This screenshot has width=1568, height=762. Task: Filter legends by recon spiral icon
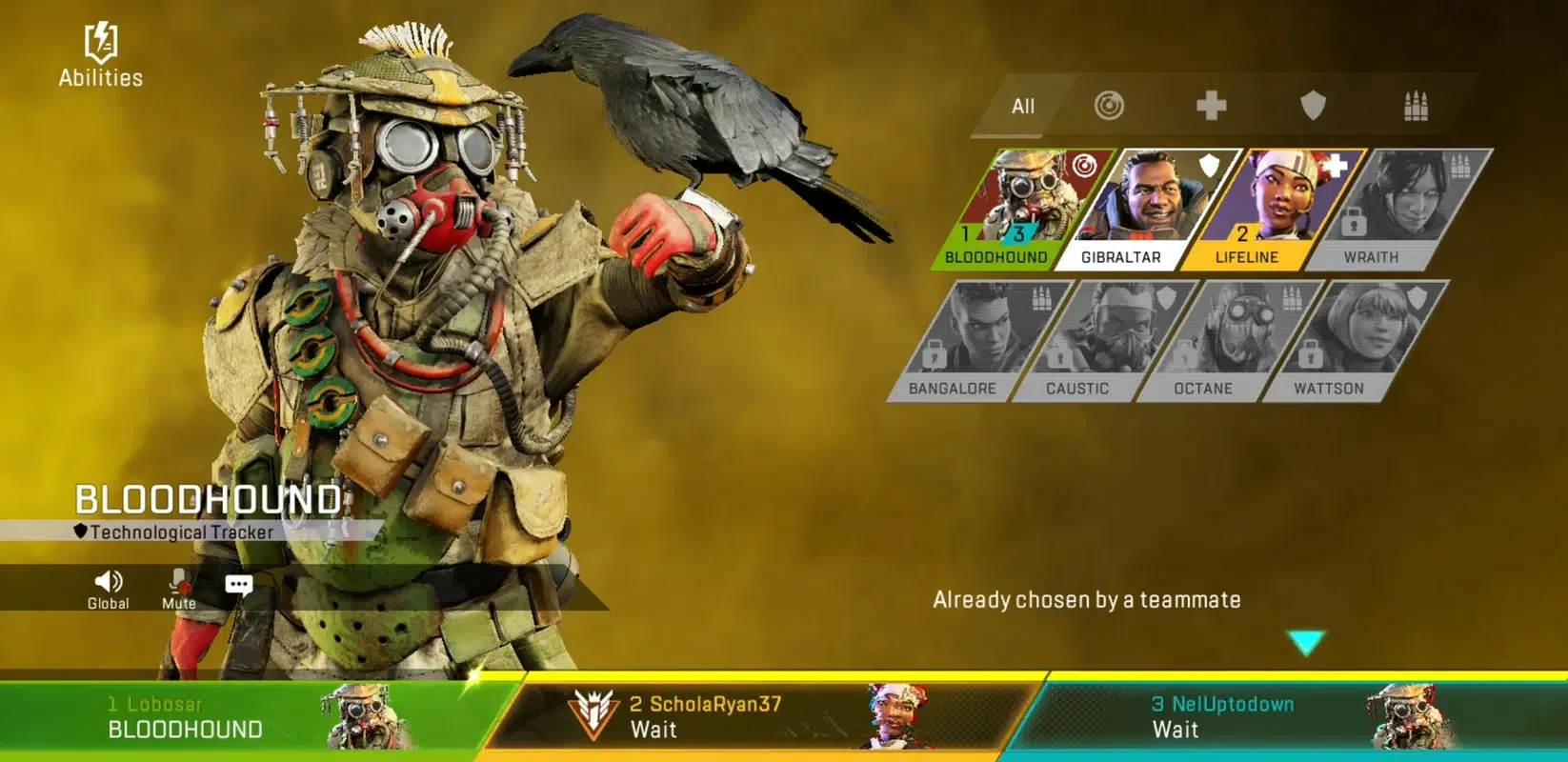tap(1109, 106)
